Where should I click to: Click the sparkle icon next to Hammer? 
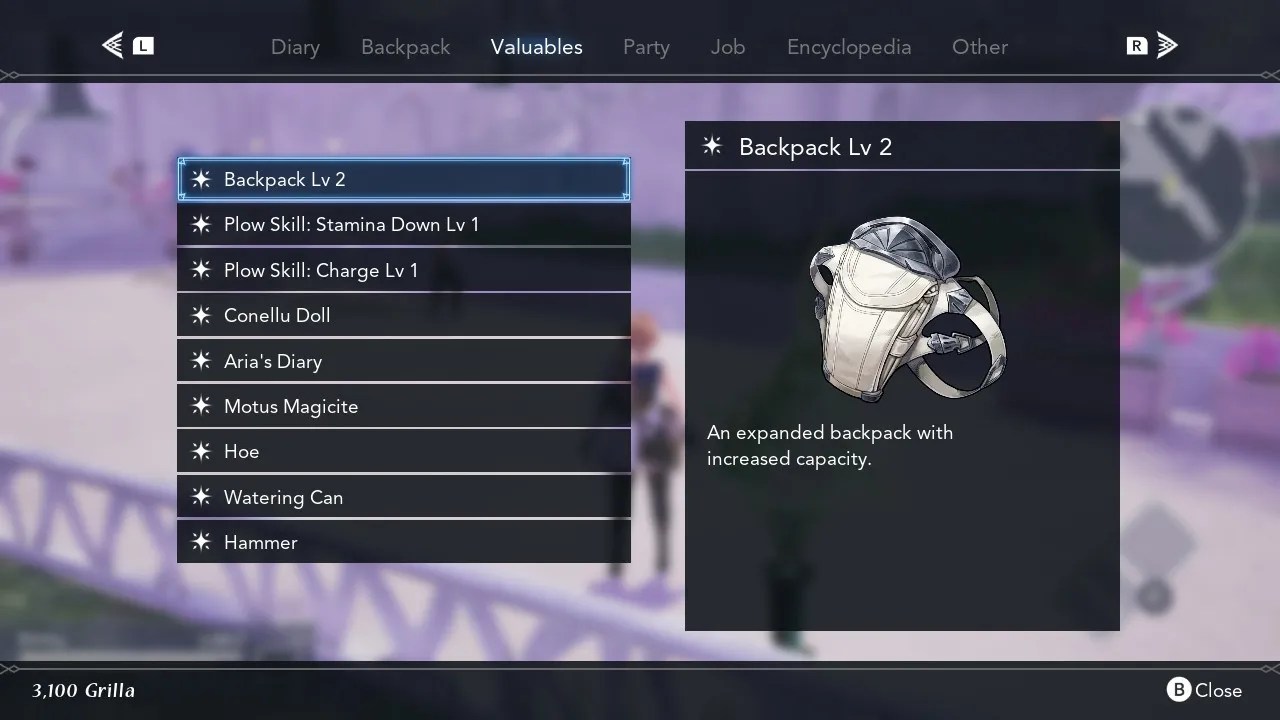[200, 542]
